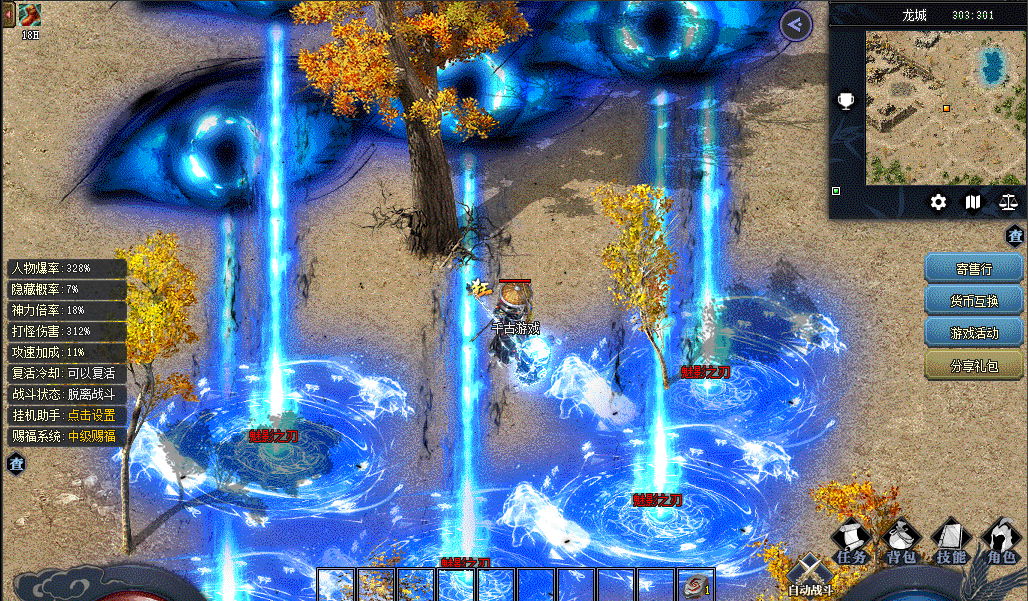
Task: Open the 技能 skills panel
Action: click(x=951, y=542)
